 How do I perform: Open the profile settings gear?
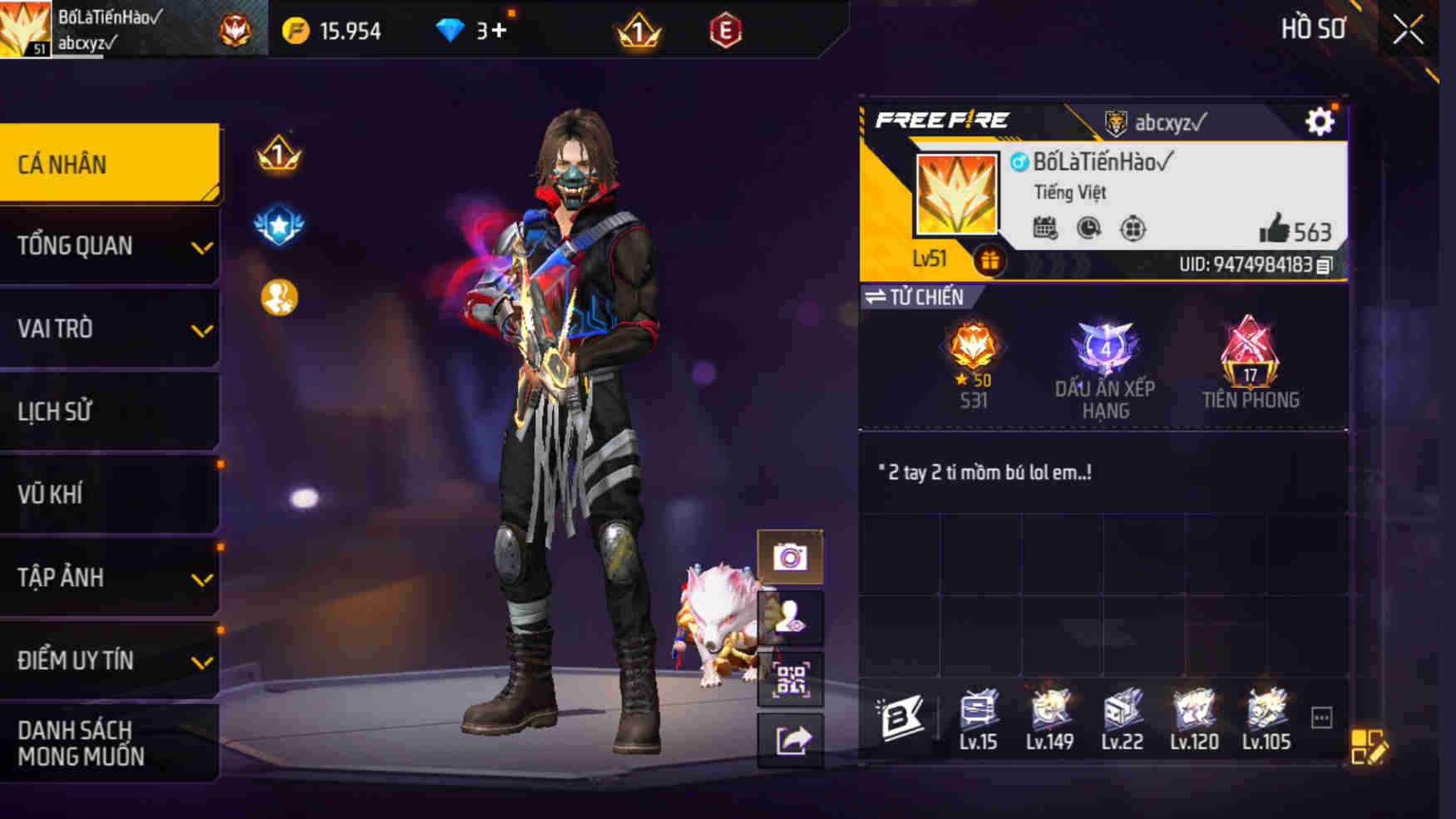tap(1320, 120)
